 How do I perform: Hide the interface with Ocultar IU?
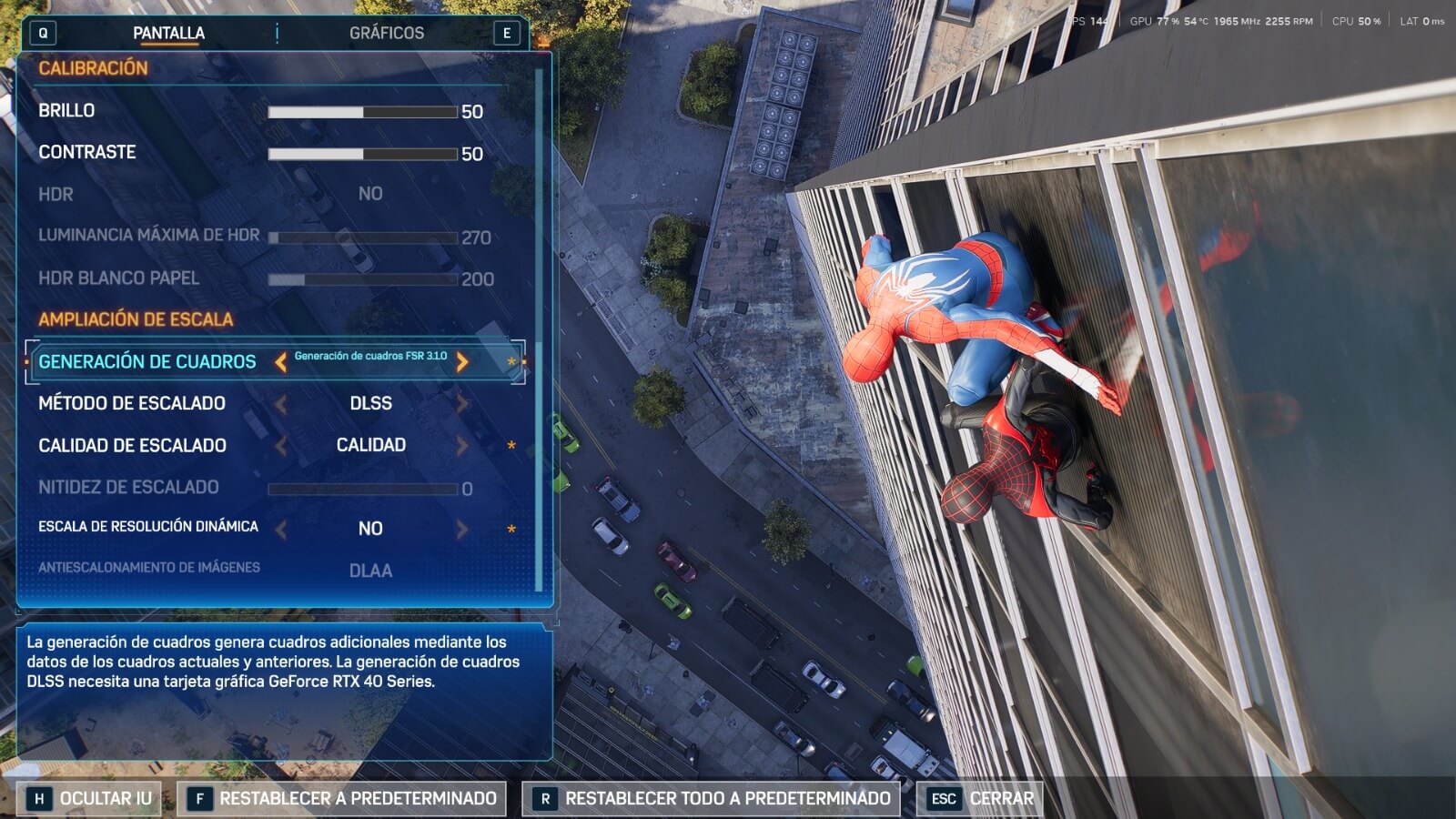click(x=89, y=799)
